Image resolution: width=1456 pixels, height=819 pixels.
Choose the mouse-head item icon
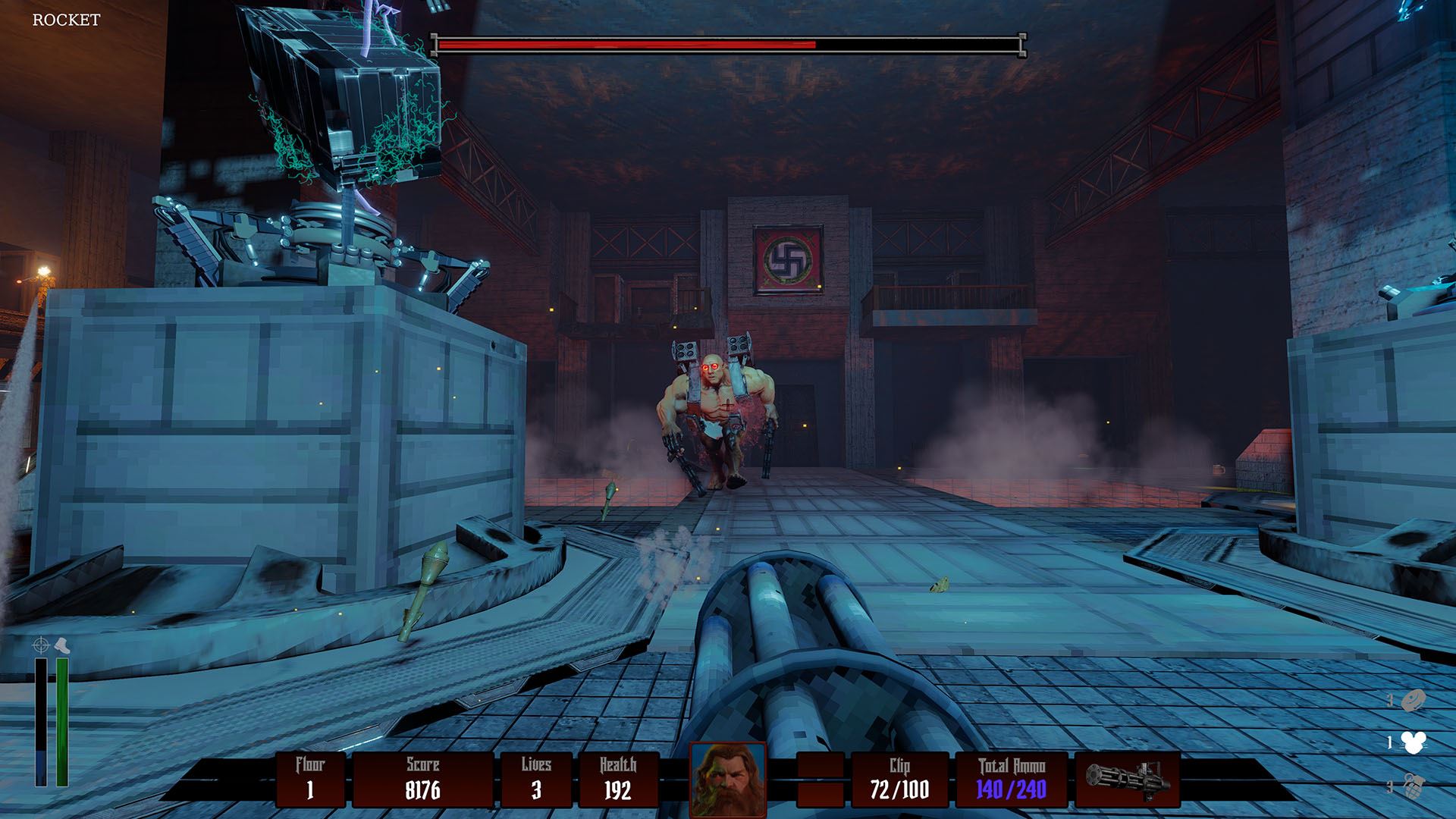point(1414,743)
